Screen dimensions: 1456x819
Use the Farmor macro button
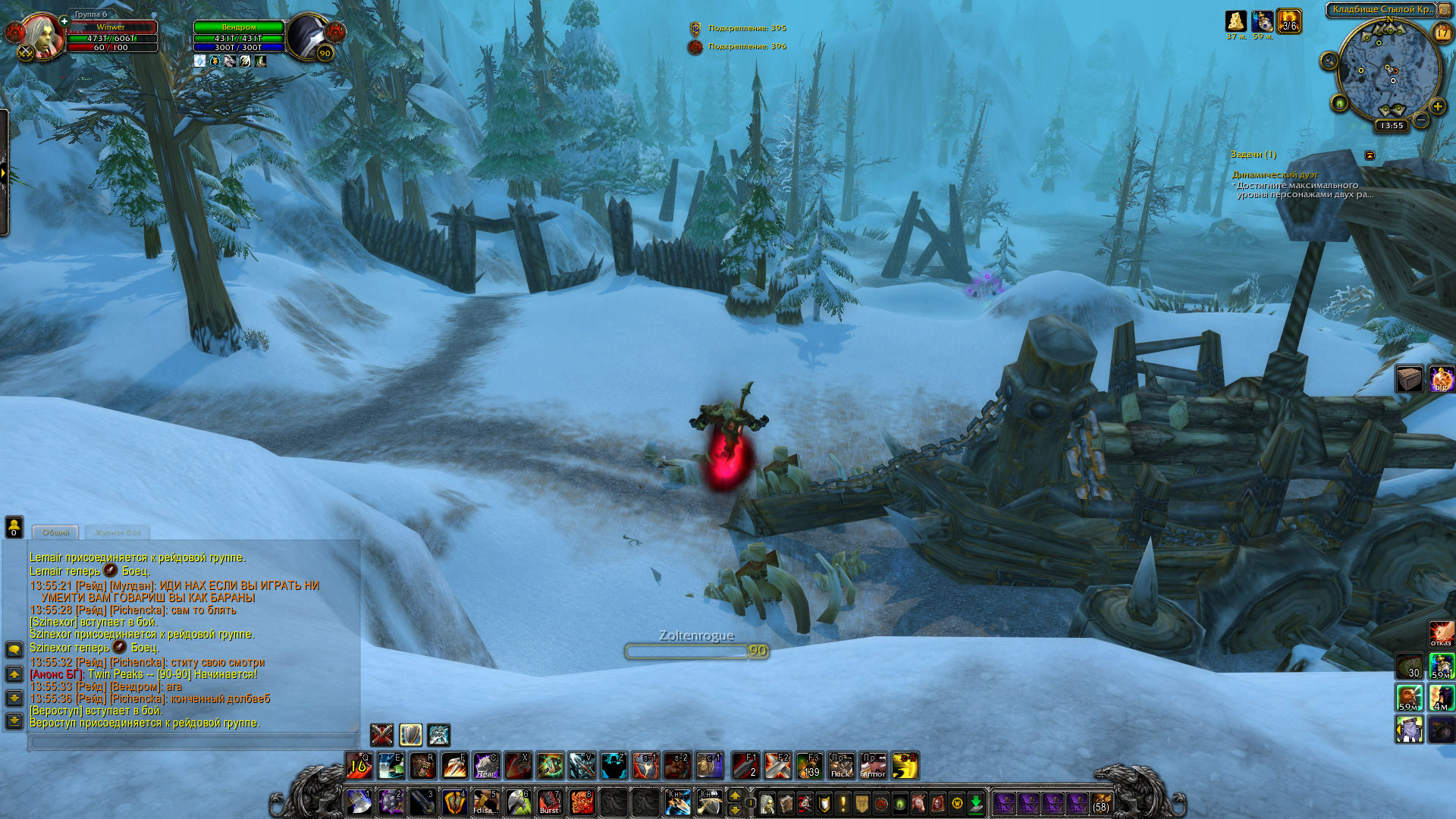coord(873,766)
